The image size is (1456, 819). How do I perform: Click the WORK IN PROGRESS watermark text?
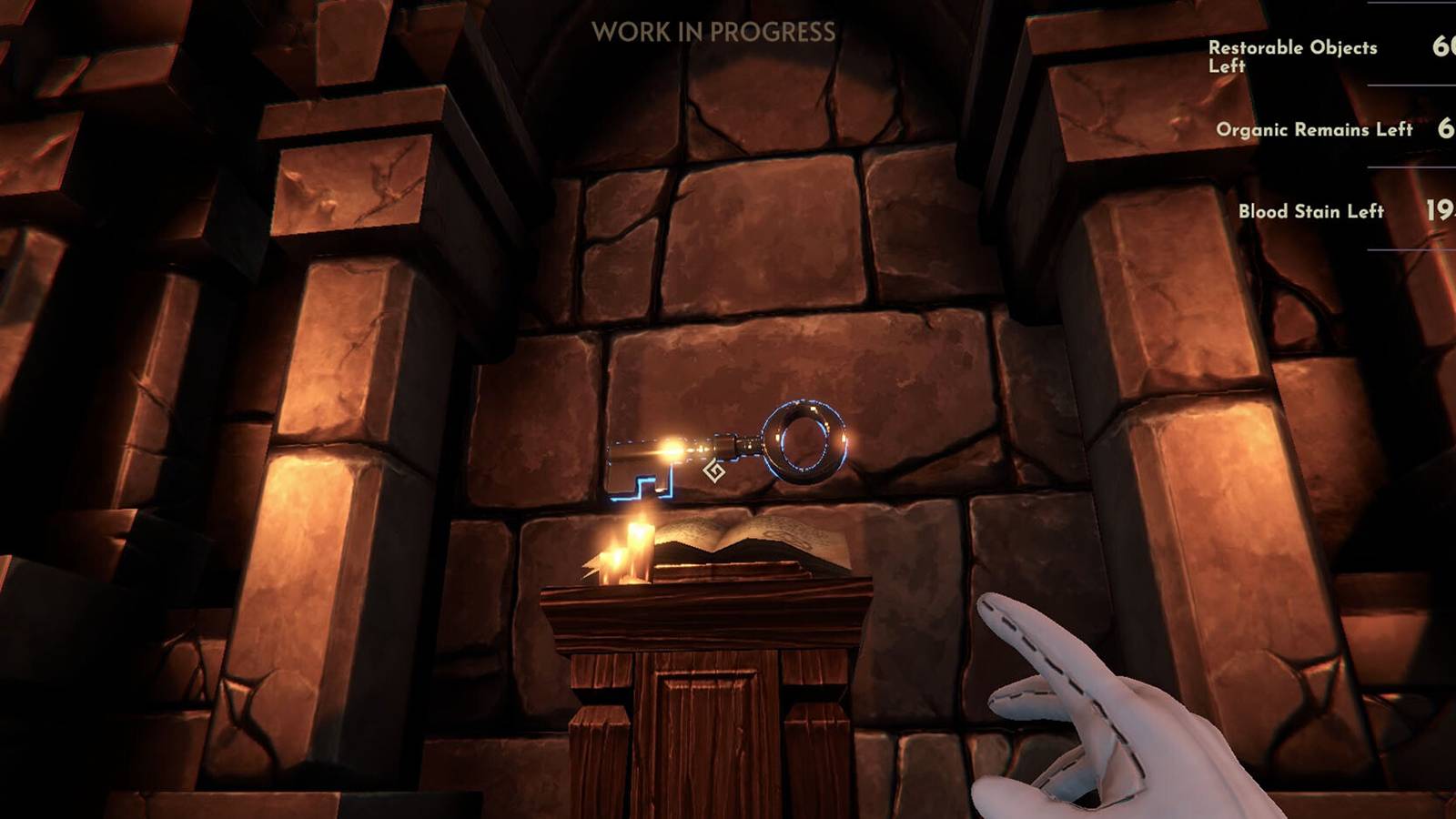click(x=715, y=31)
